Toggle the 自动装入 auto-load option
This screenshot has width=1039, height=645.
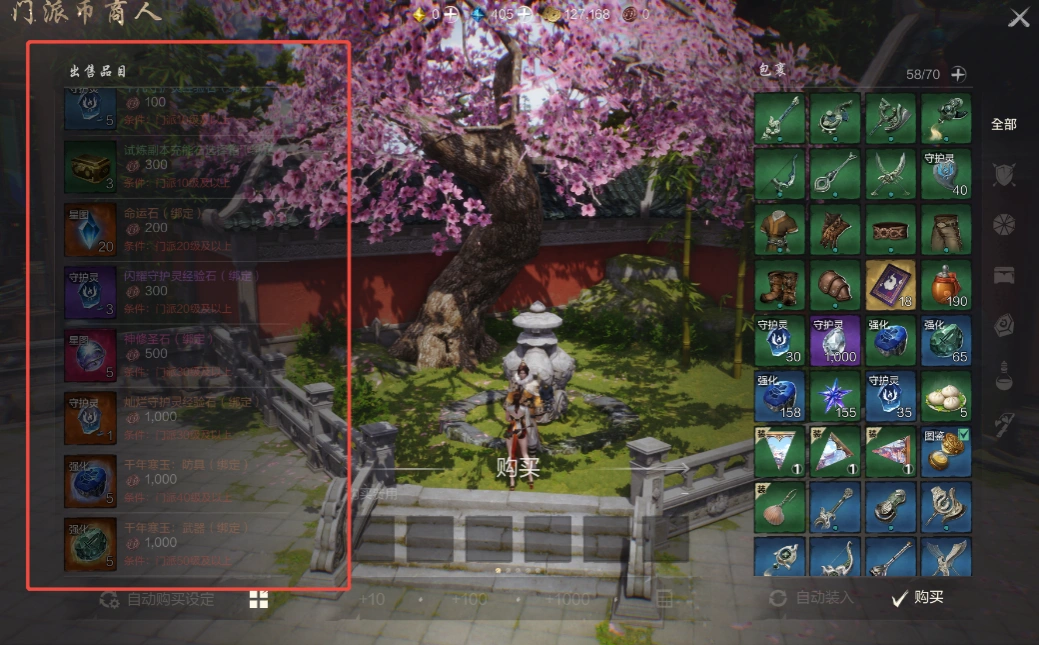[811, 598]
